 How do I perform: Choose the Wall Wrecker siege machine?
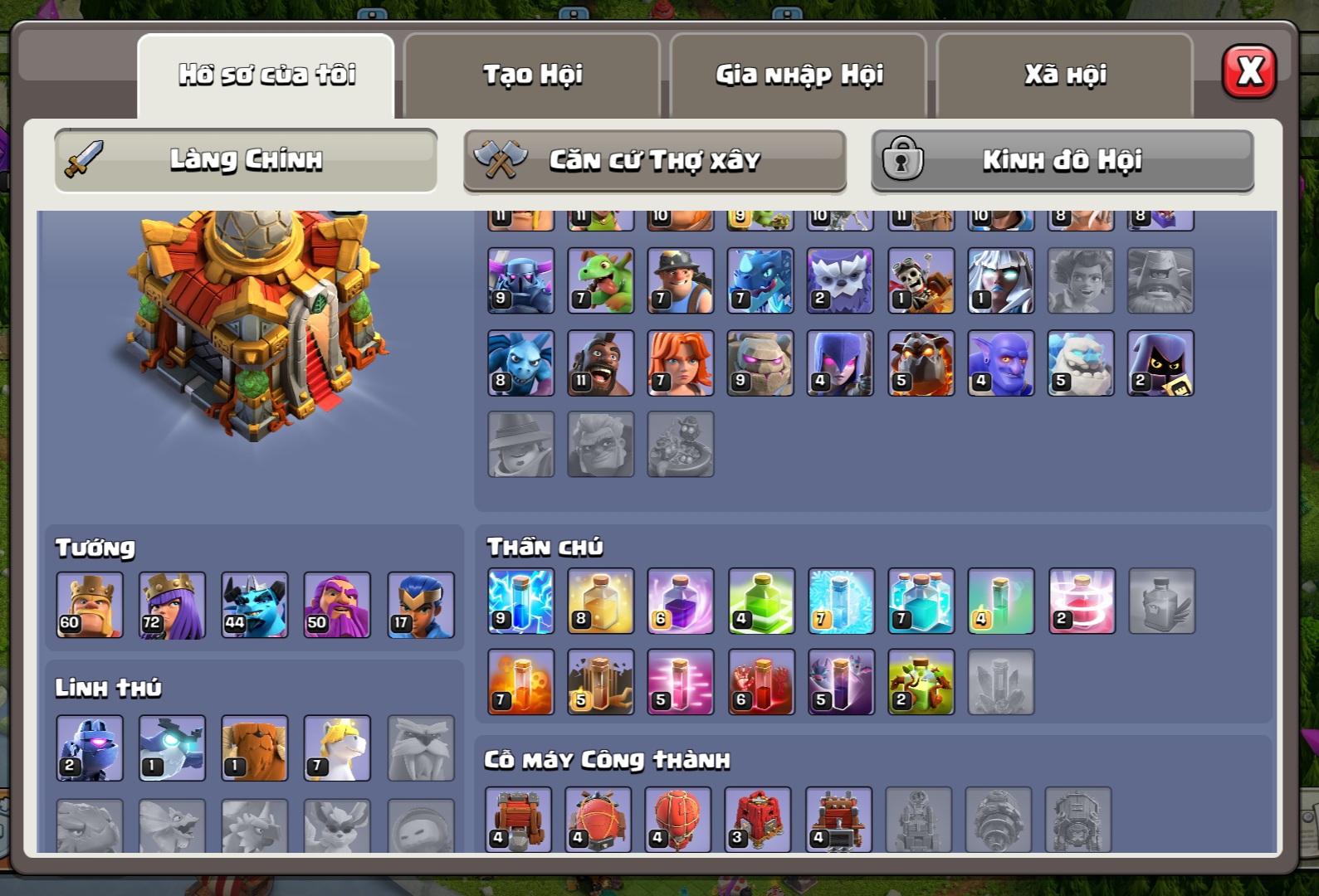[x=518, y=820]
